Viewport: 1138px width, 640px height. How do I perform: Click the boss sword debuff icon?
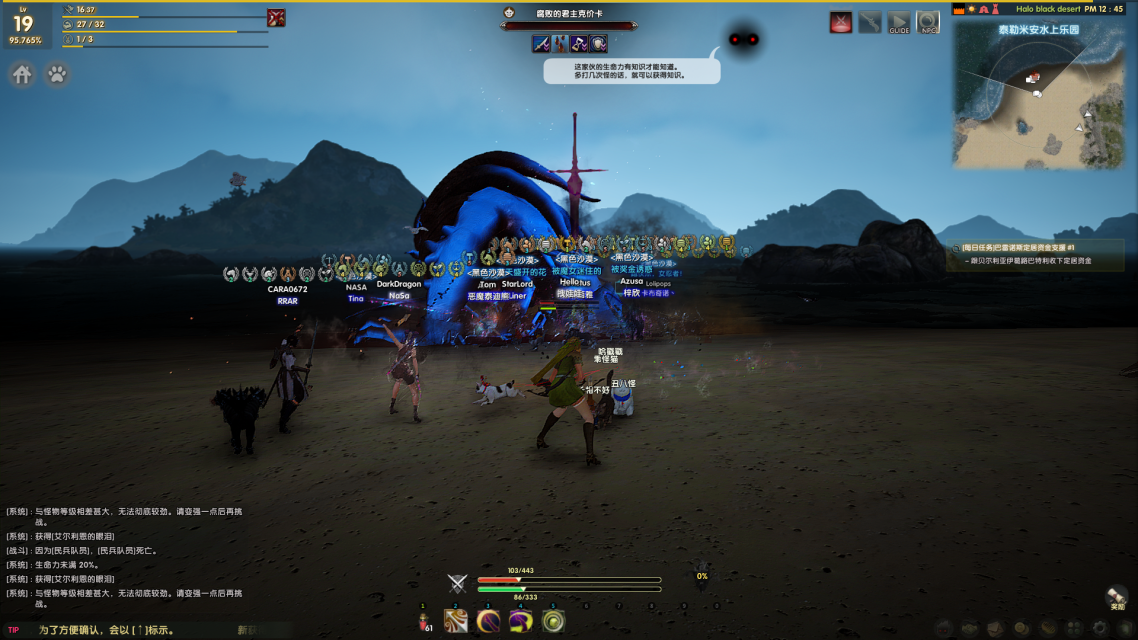coord(541,43)
